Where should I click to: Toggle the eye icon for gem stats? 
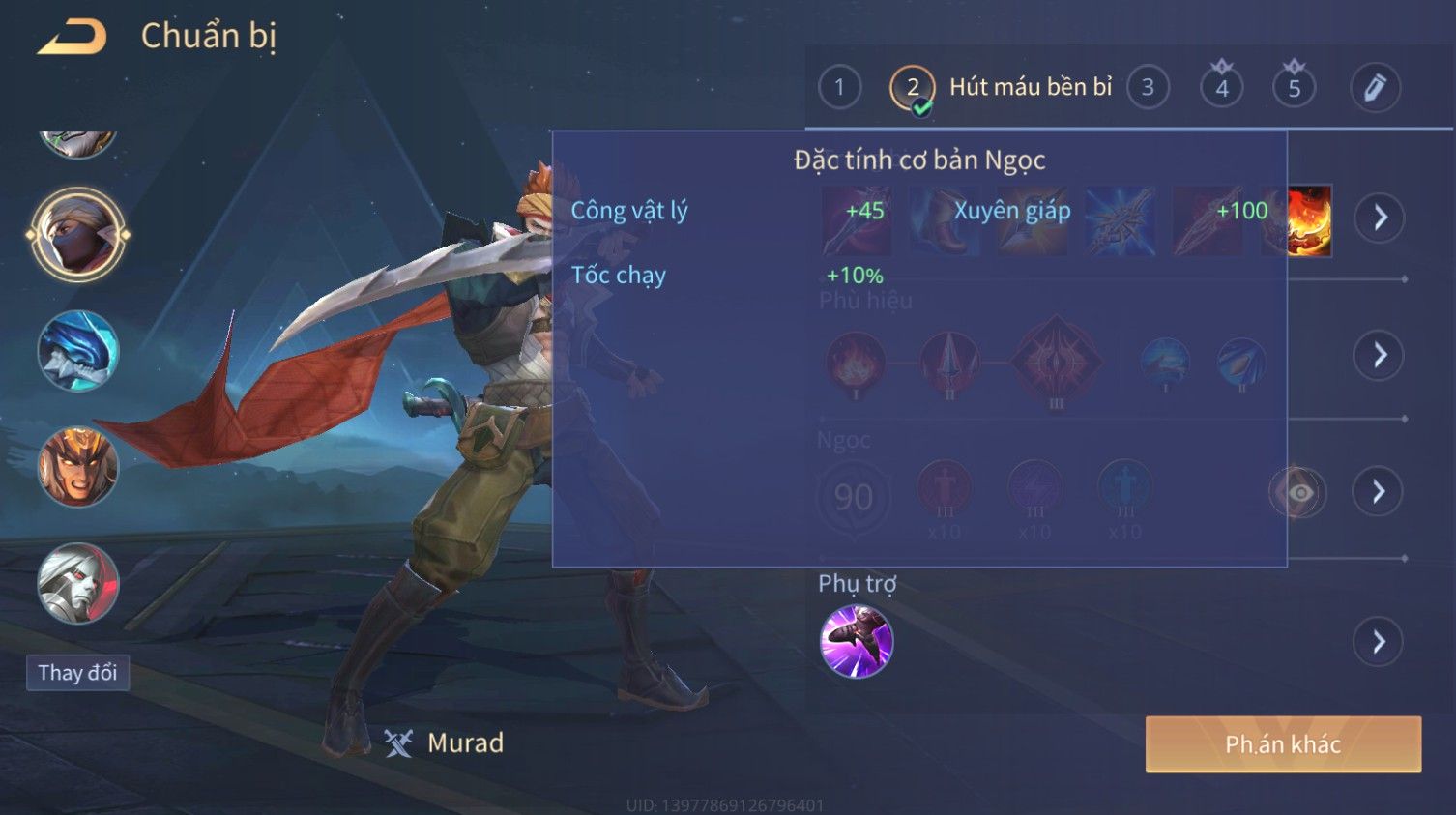[1299, 493]
